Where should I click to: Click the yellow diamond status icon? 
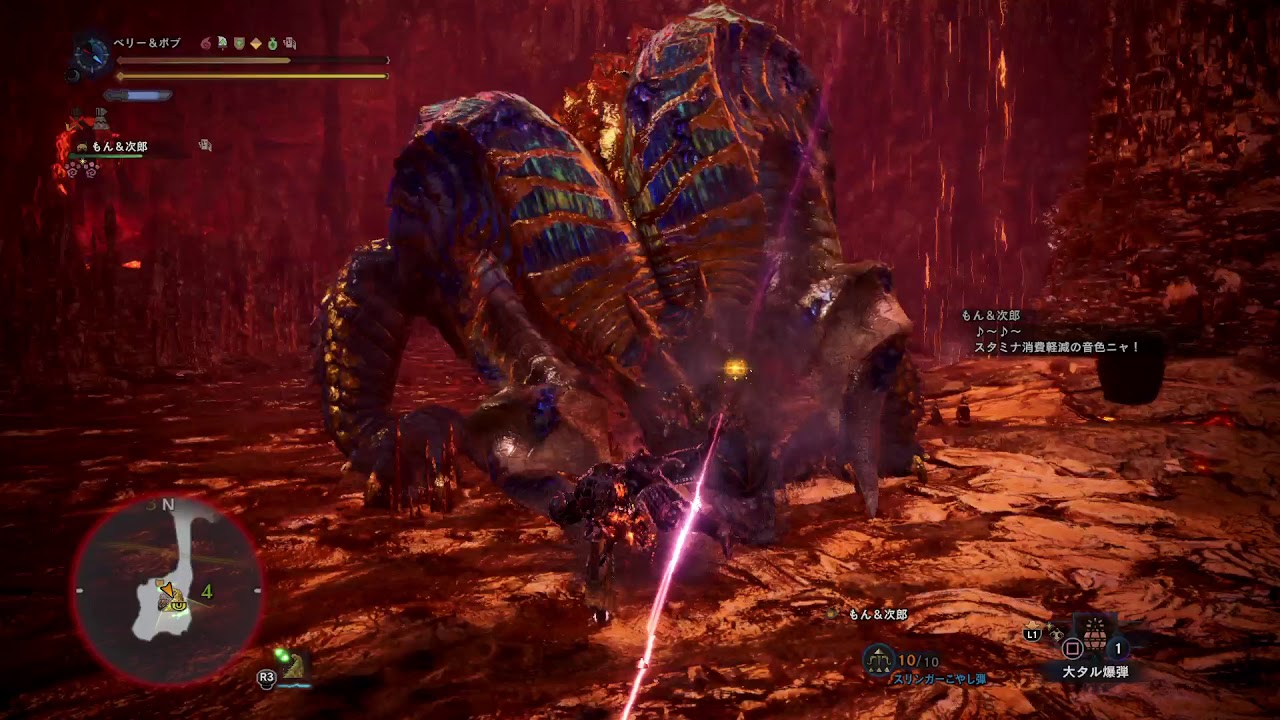[x=255, y=43]
